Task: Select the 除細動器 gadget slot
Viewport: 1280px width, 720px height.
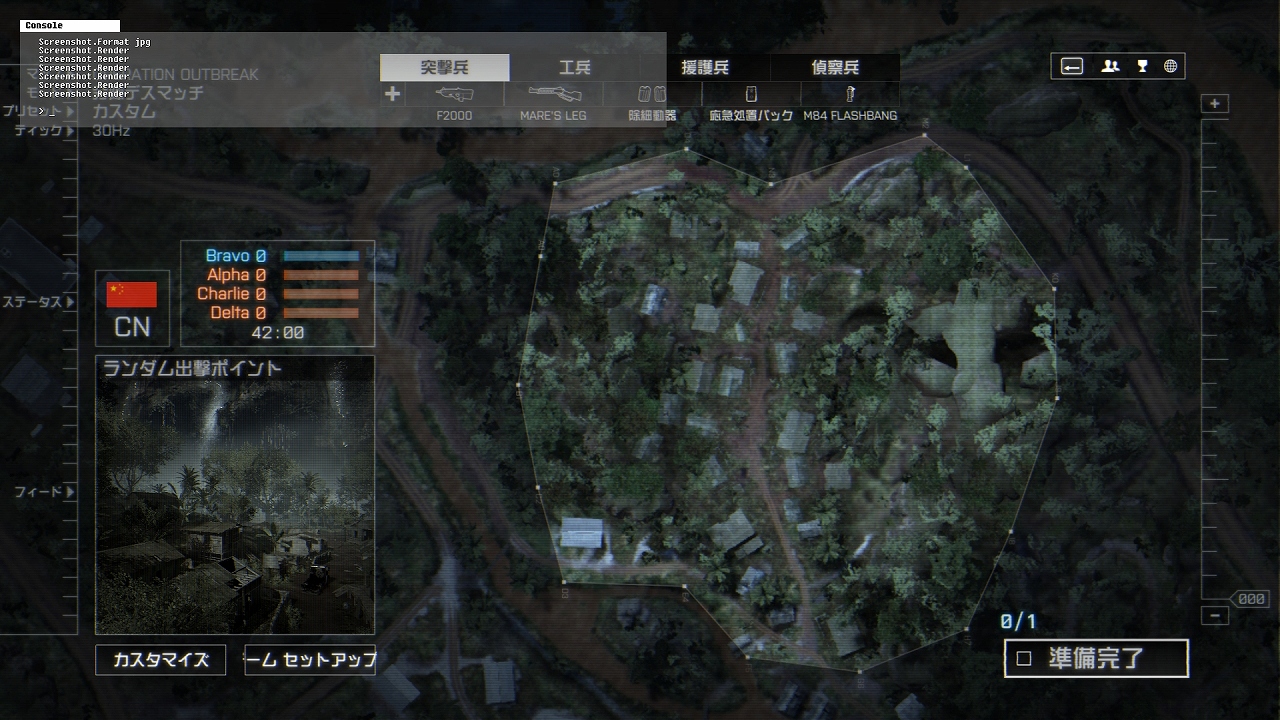Action: (x=652, y=95)
